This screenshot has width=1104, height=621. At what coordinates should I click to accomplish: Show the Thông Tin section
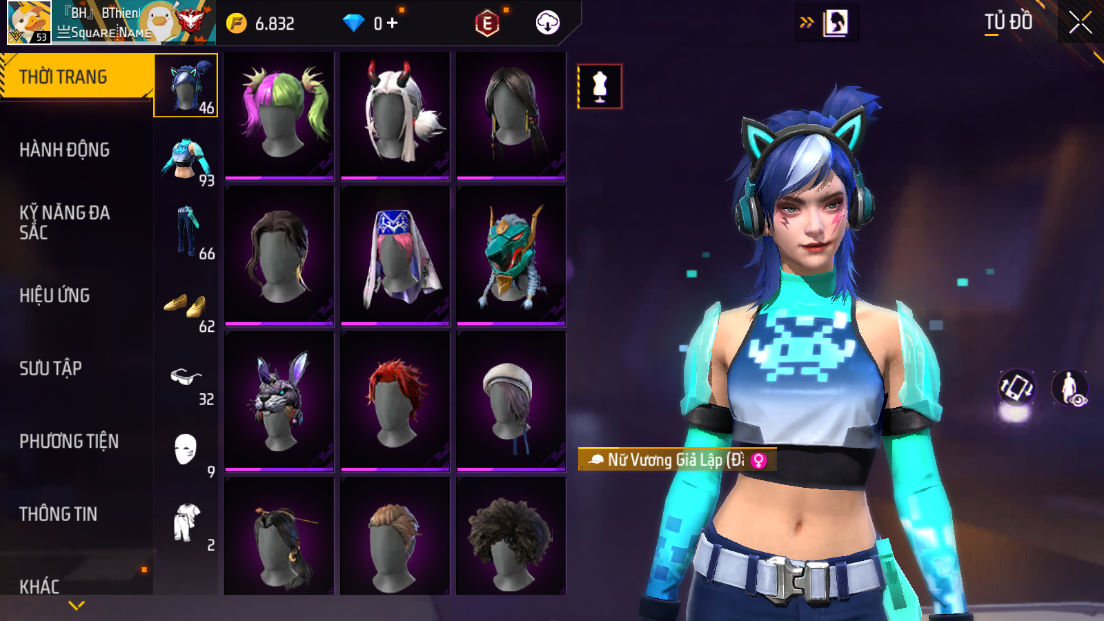coord(58,514)
